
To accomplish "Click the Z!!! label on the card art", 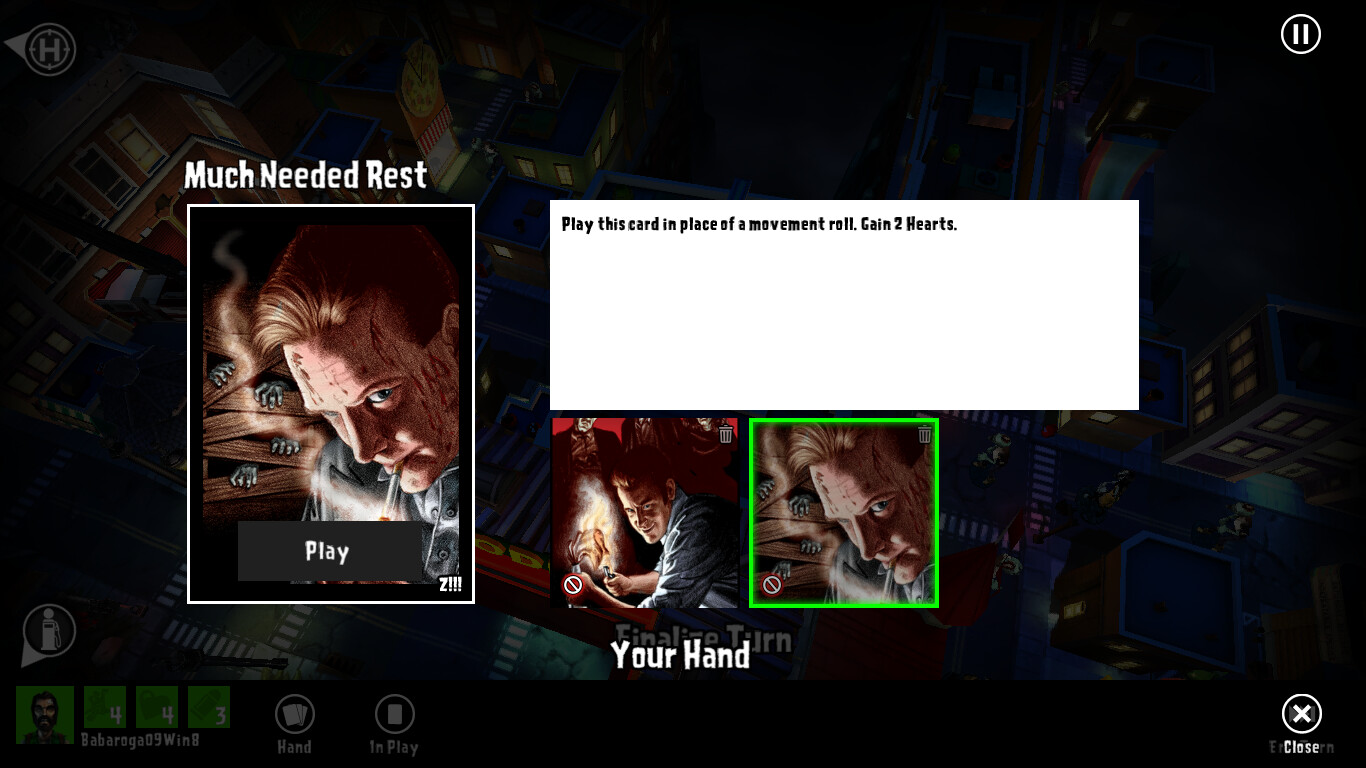I will [451, 584].
